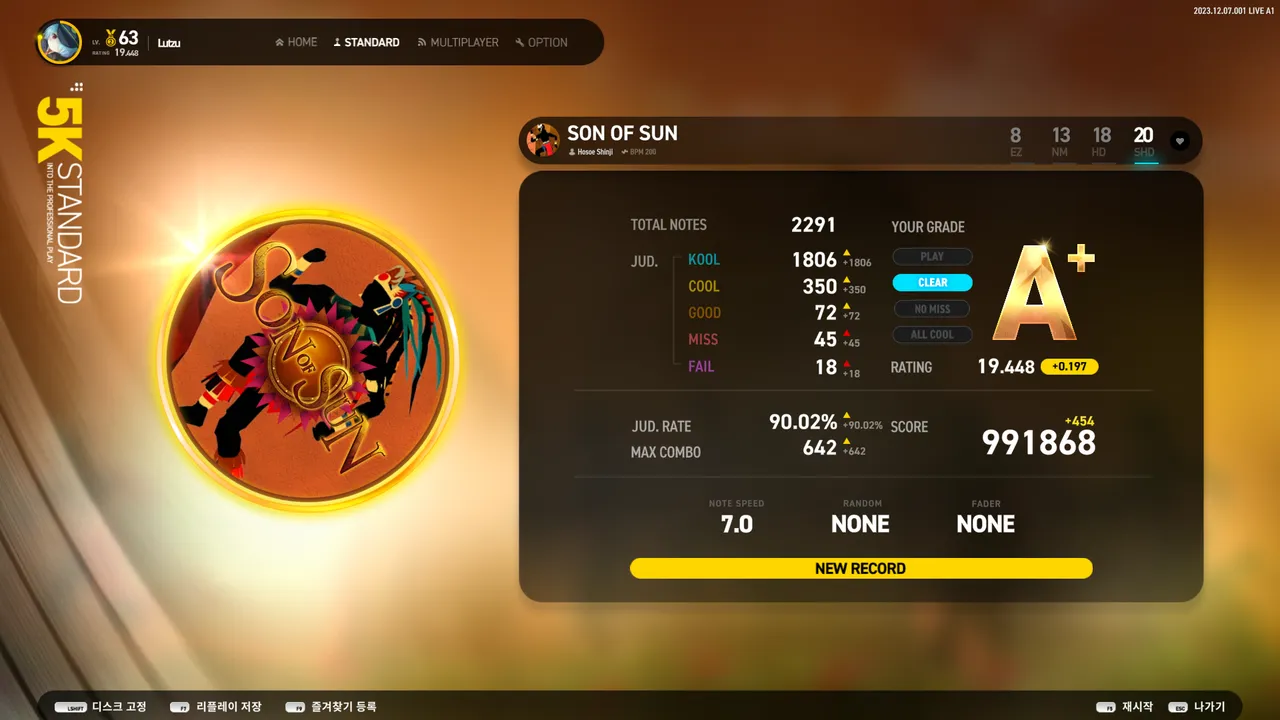Click the NEW RECORD banner
The image size is (1280, 720).
(860, 568)
